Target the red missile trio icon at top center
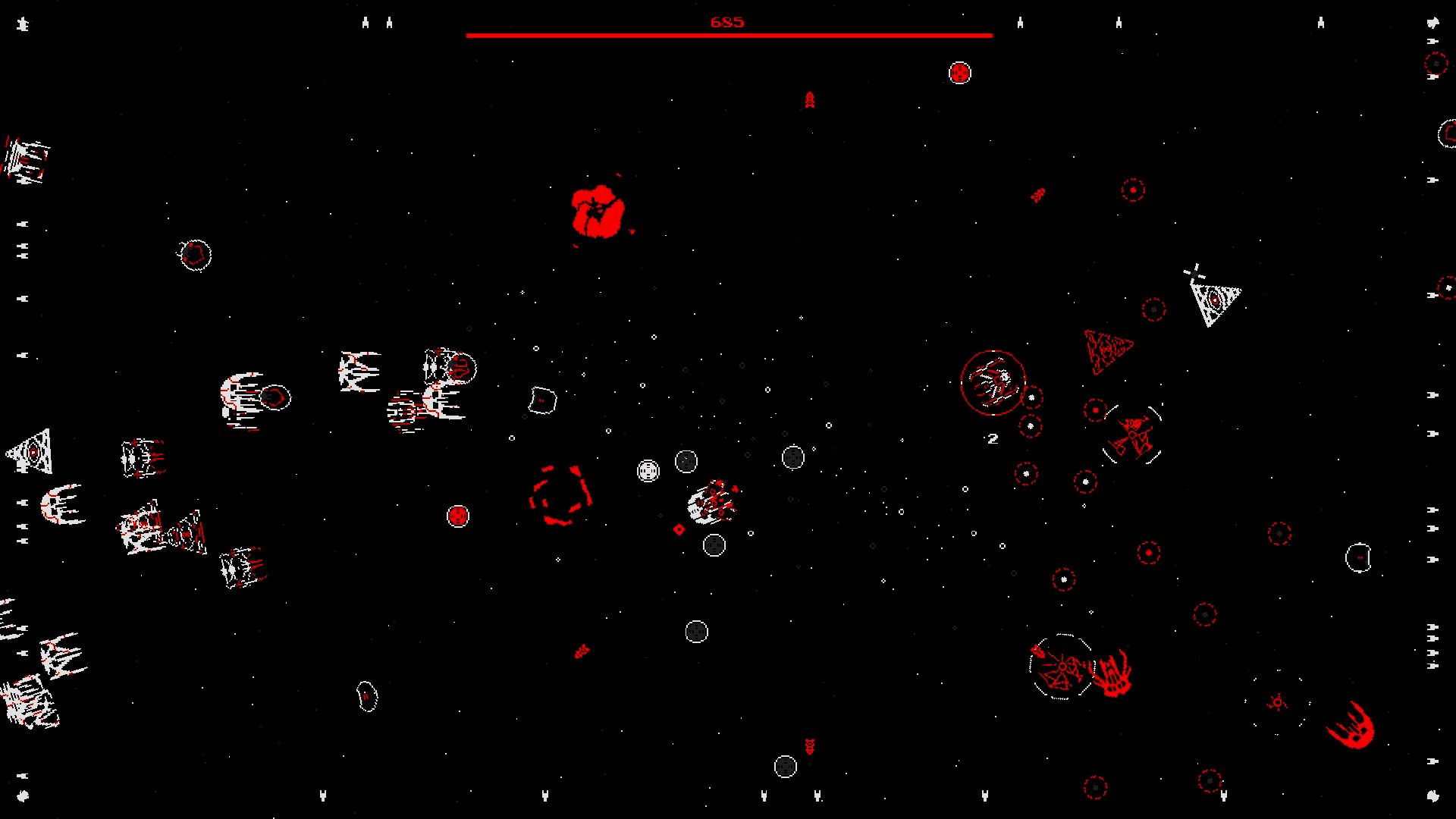 (x=808, y=100)
